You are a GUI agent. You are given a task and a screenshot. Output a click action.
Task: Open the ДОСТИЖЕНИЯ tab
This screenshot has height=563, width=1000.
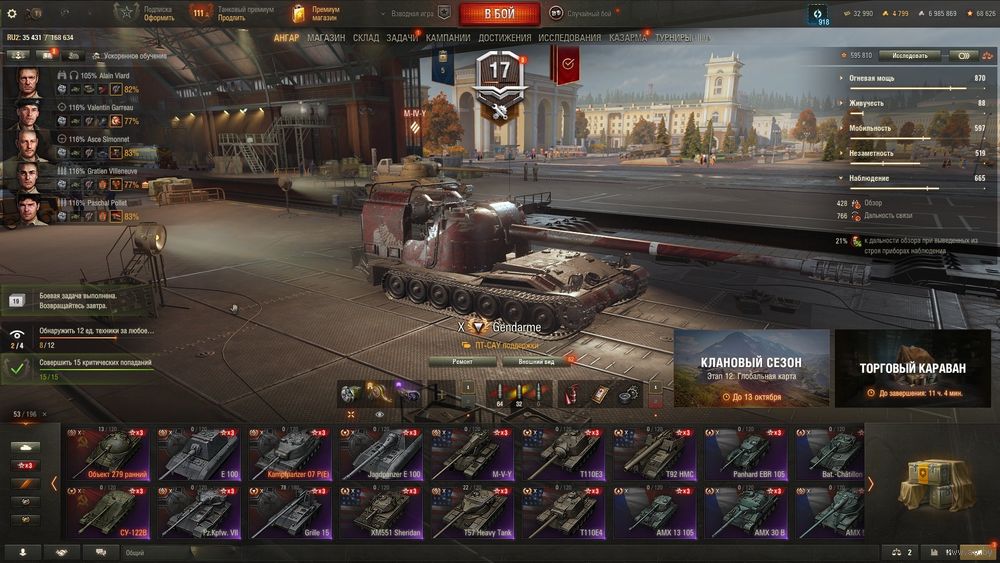504,38
